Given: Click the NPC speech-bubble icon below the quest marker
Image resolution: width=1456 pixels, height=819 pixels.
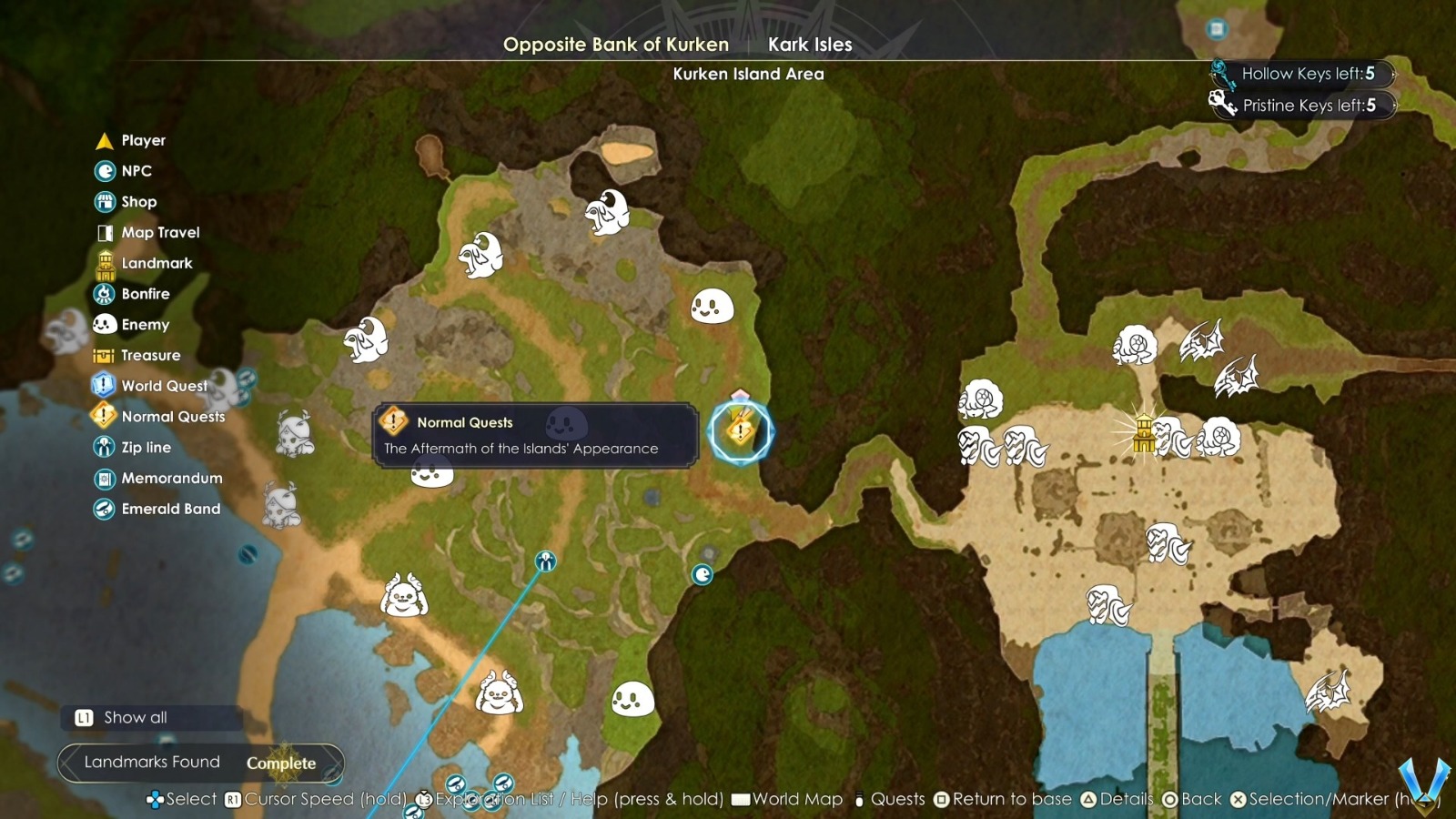Looking at the screenshot, I should coord(702,576).
